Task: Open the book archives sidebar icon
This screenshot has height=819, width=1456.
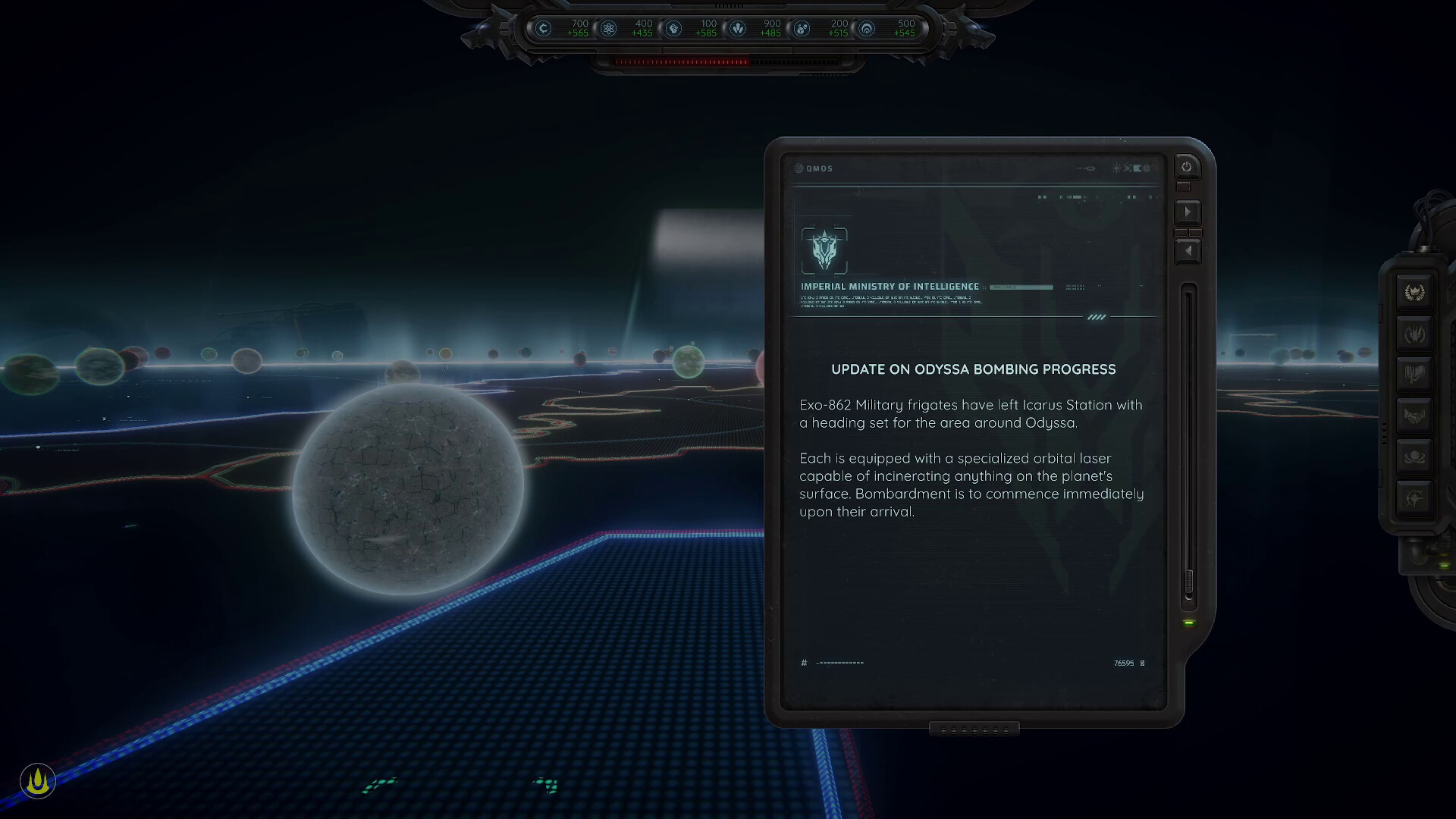Action: (1414, 372)
